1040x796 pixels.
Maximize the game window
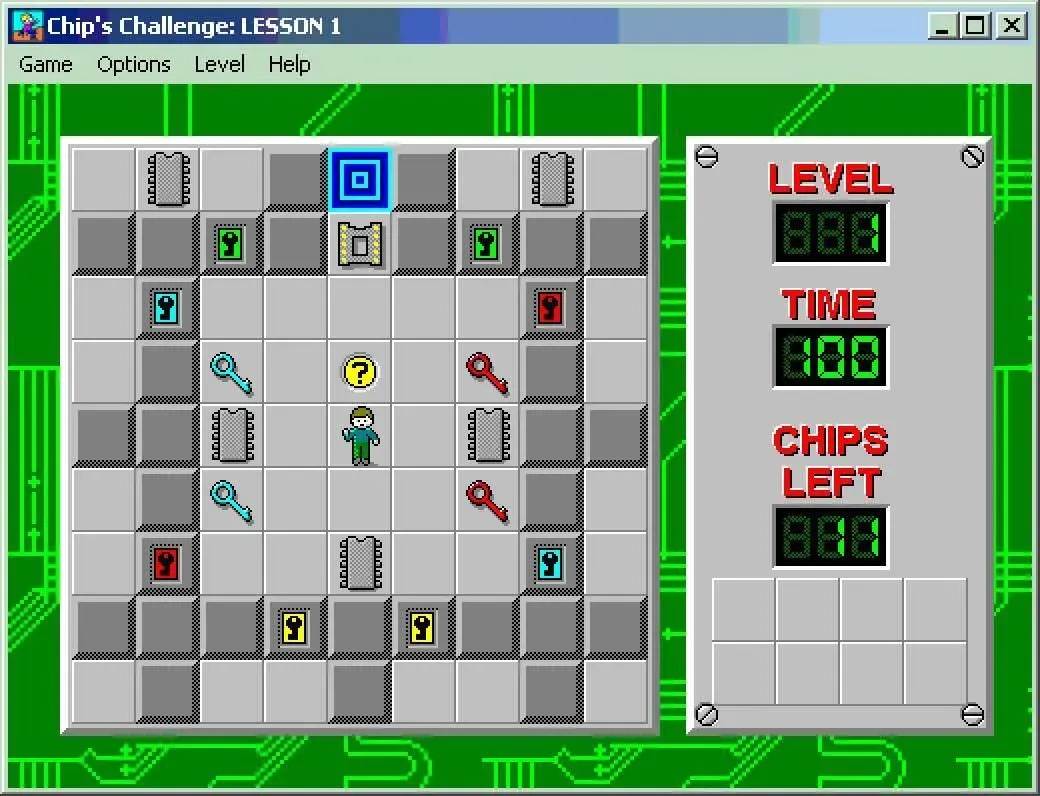tap(976, 26)
